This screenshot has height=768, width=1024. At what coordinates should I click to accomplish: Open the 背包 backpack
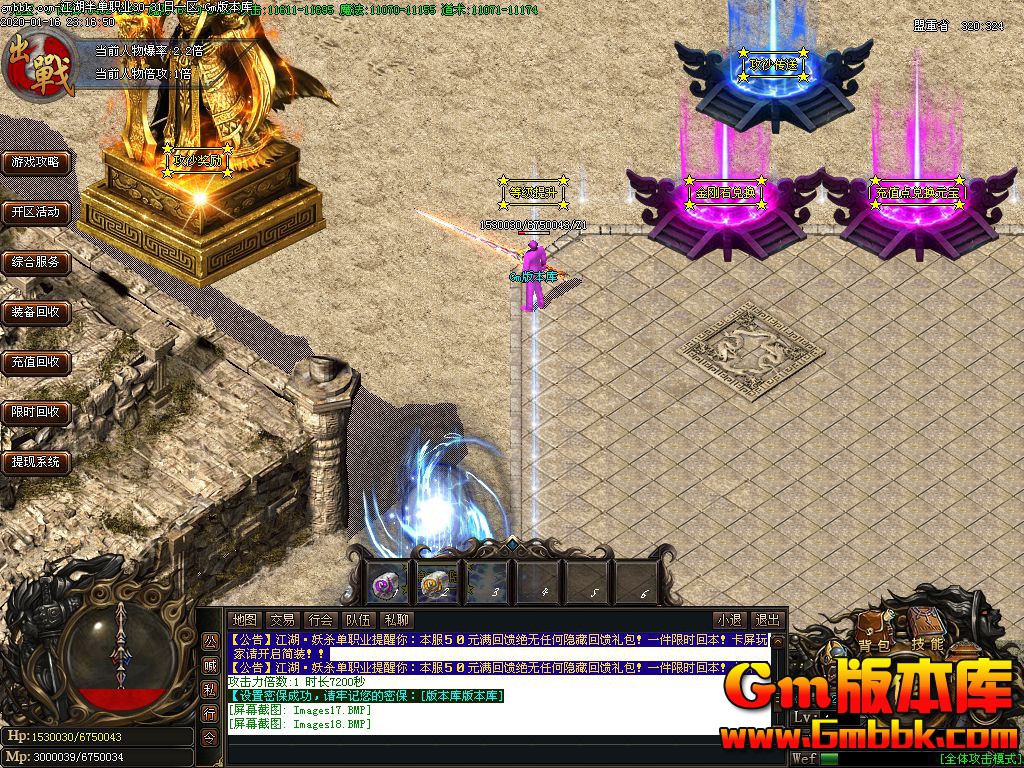[872, 645]
